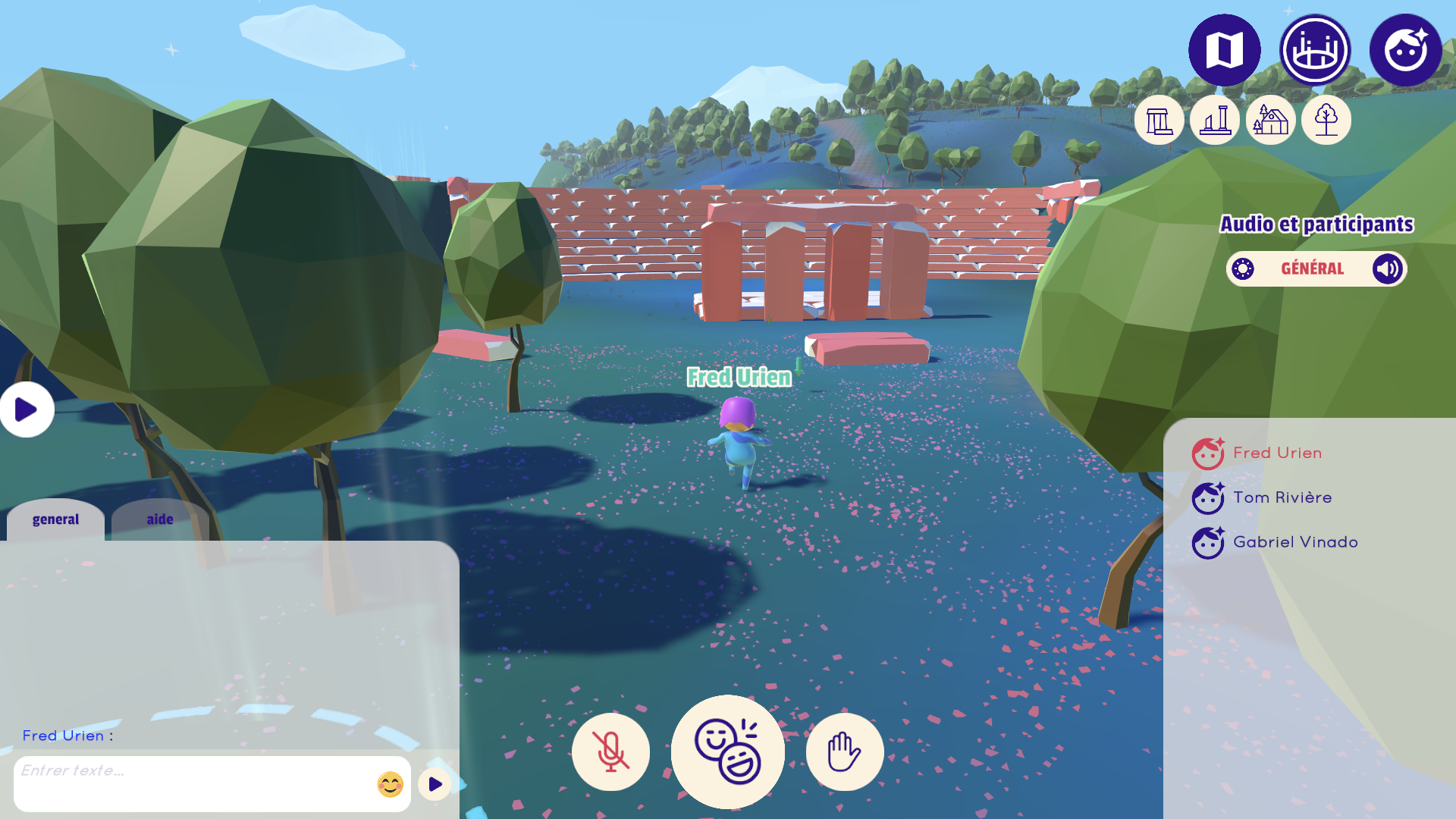Open the emotes smiley faces button
Viewport: 1456px width, 819px height.
coord(727,752)
